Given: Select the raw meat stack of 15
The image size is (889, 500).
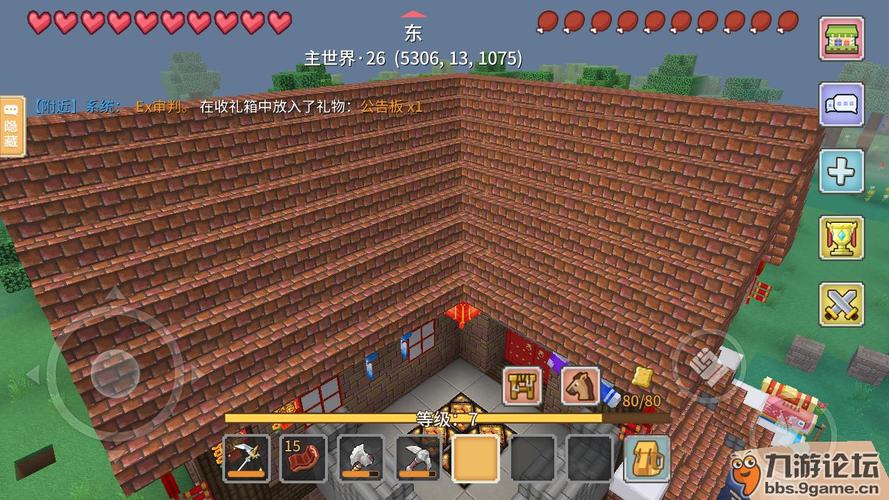Looking at the screenshot, I should 302,458.
